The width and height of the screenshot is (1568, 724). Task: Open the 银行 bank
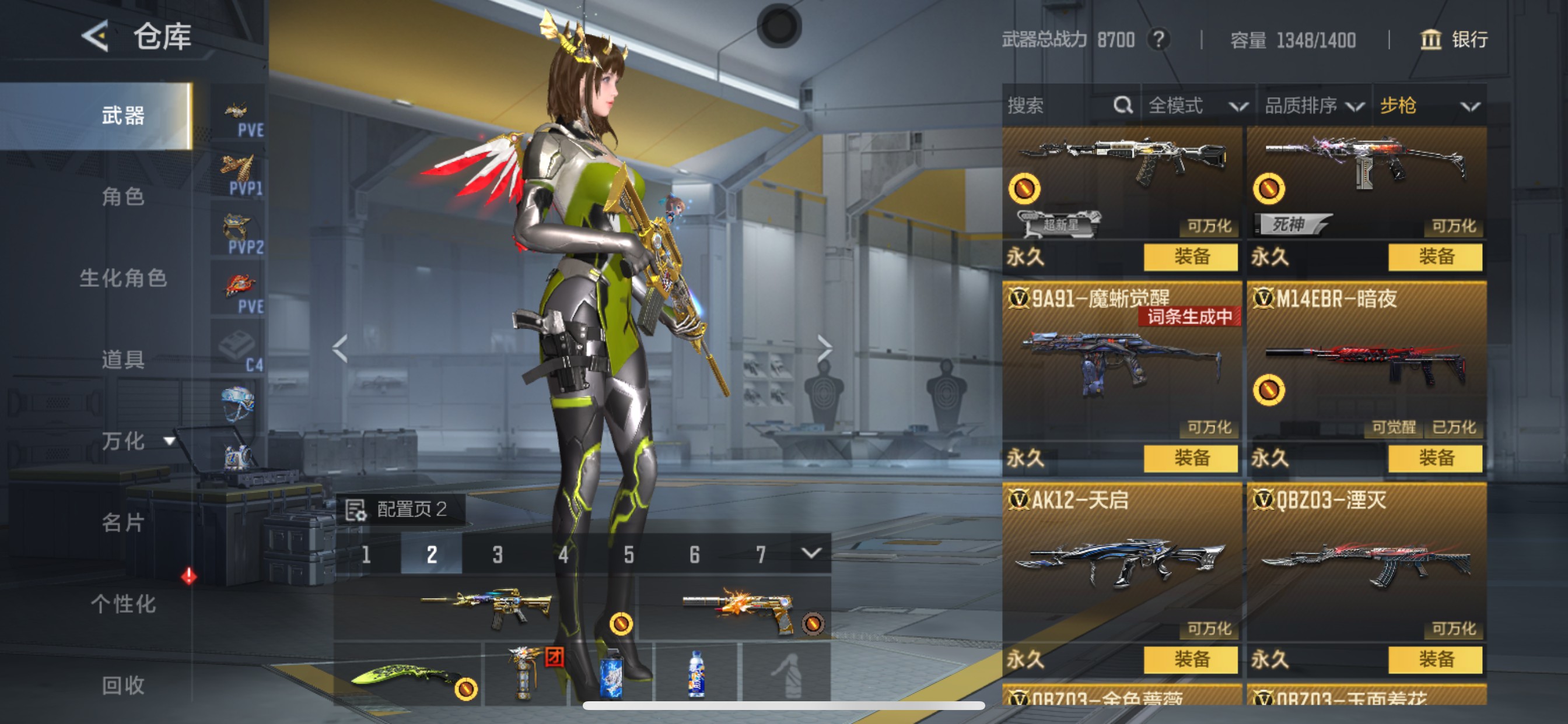pos(1455,40)
